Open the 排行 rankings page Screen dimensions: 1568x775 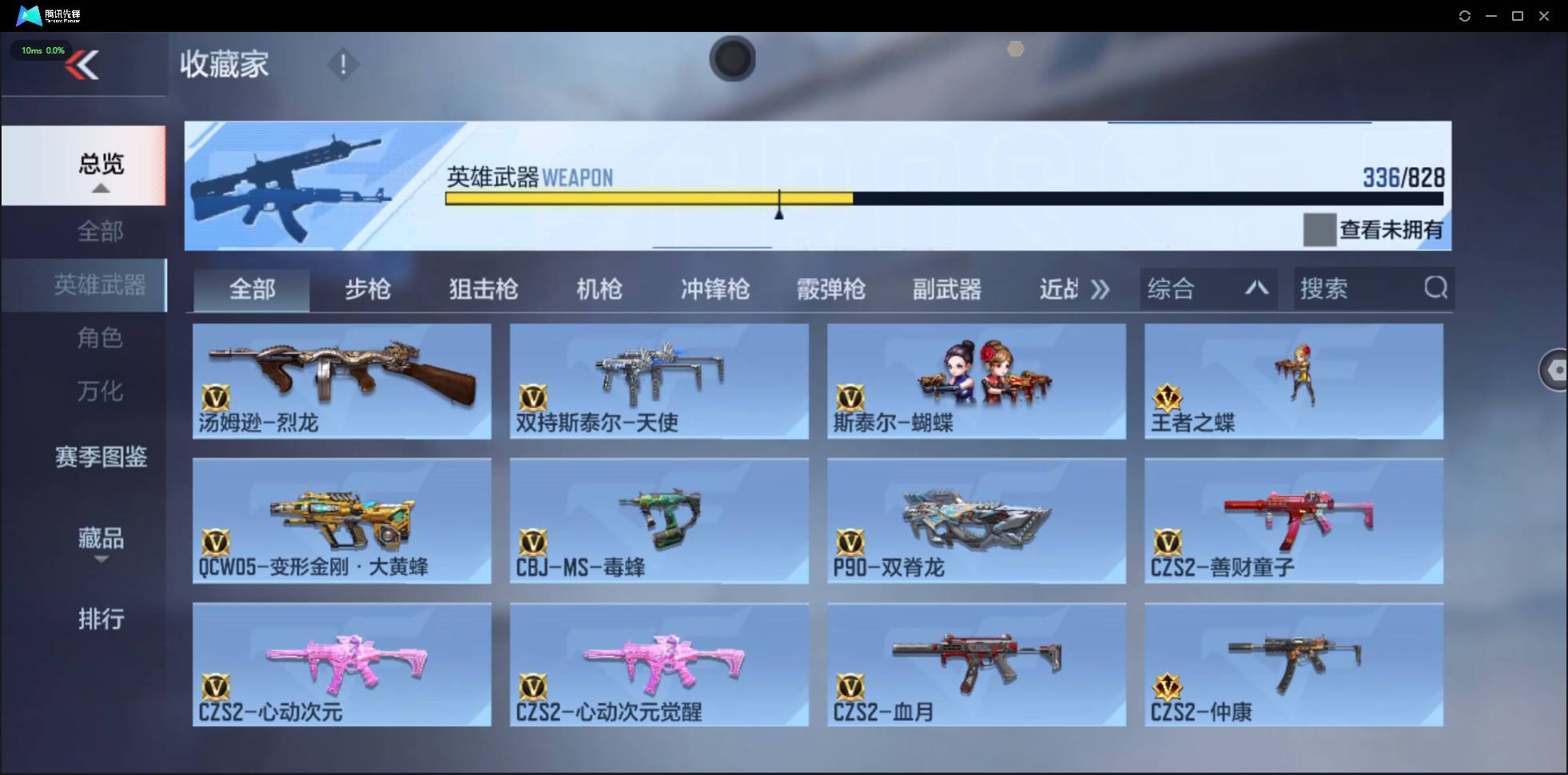[x=101, y=619]
